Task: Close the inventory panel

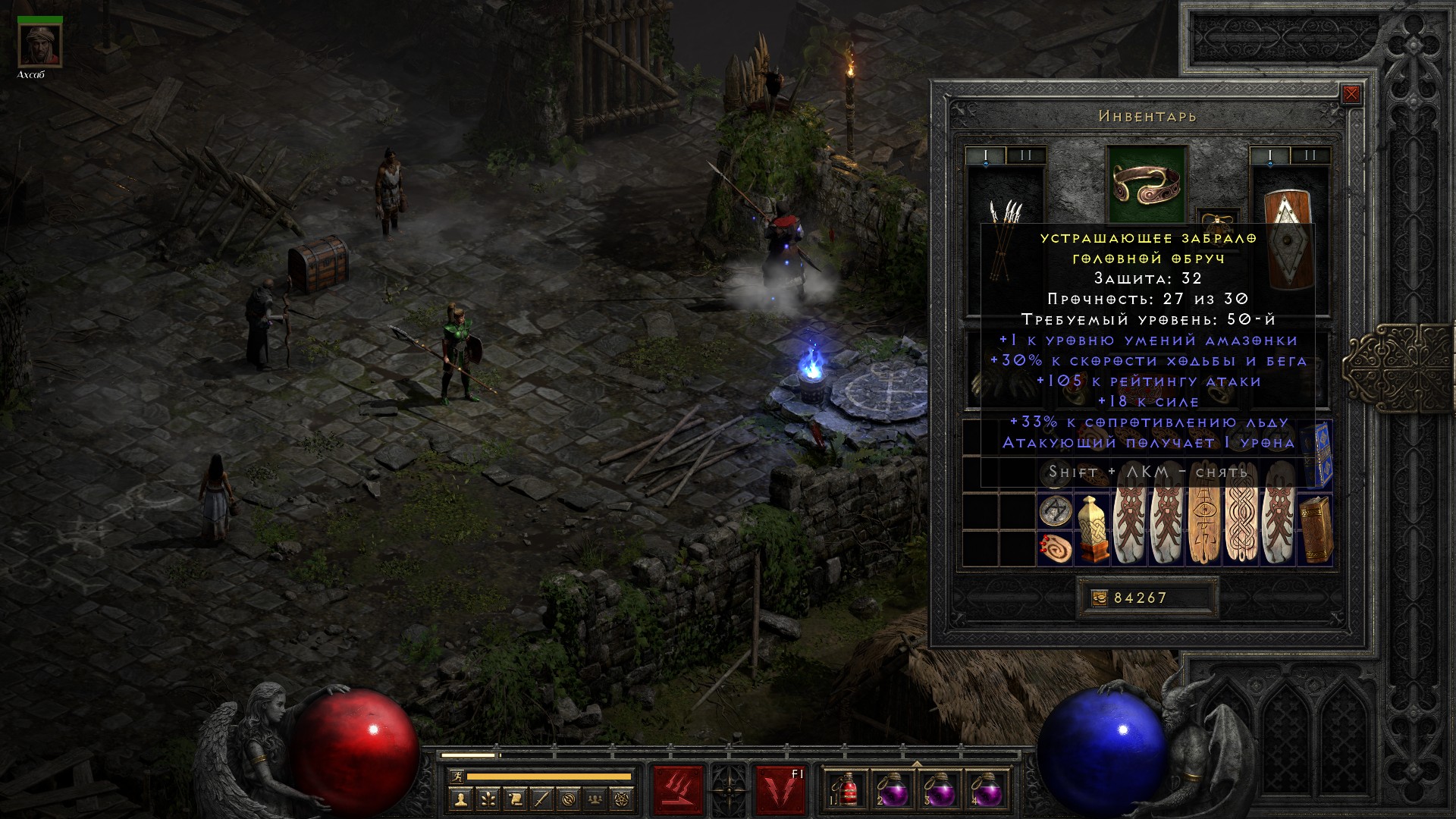Action: pyautogui.click(x=1351, y=95)
